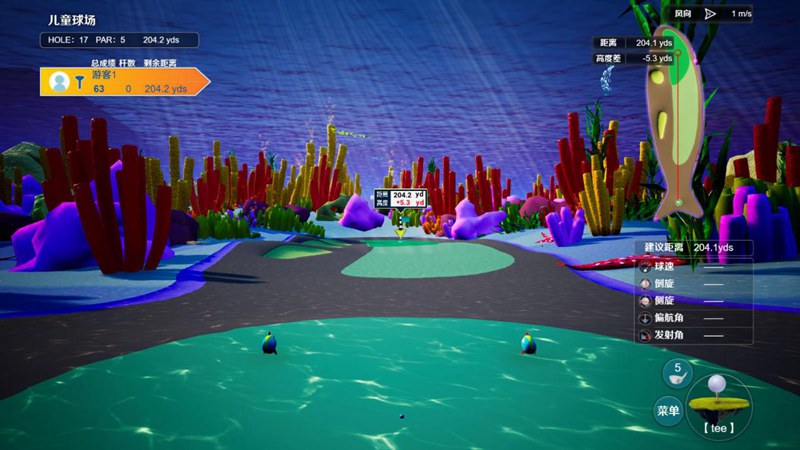
Task: Select the 游客1 player score banner
Action: point(125,82)
